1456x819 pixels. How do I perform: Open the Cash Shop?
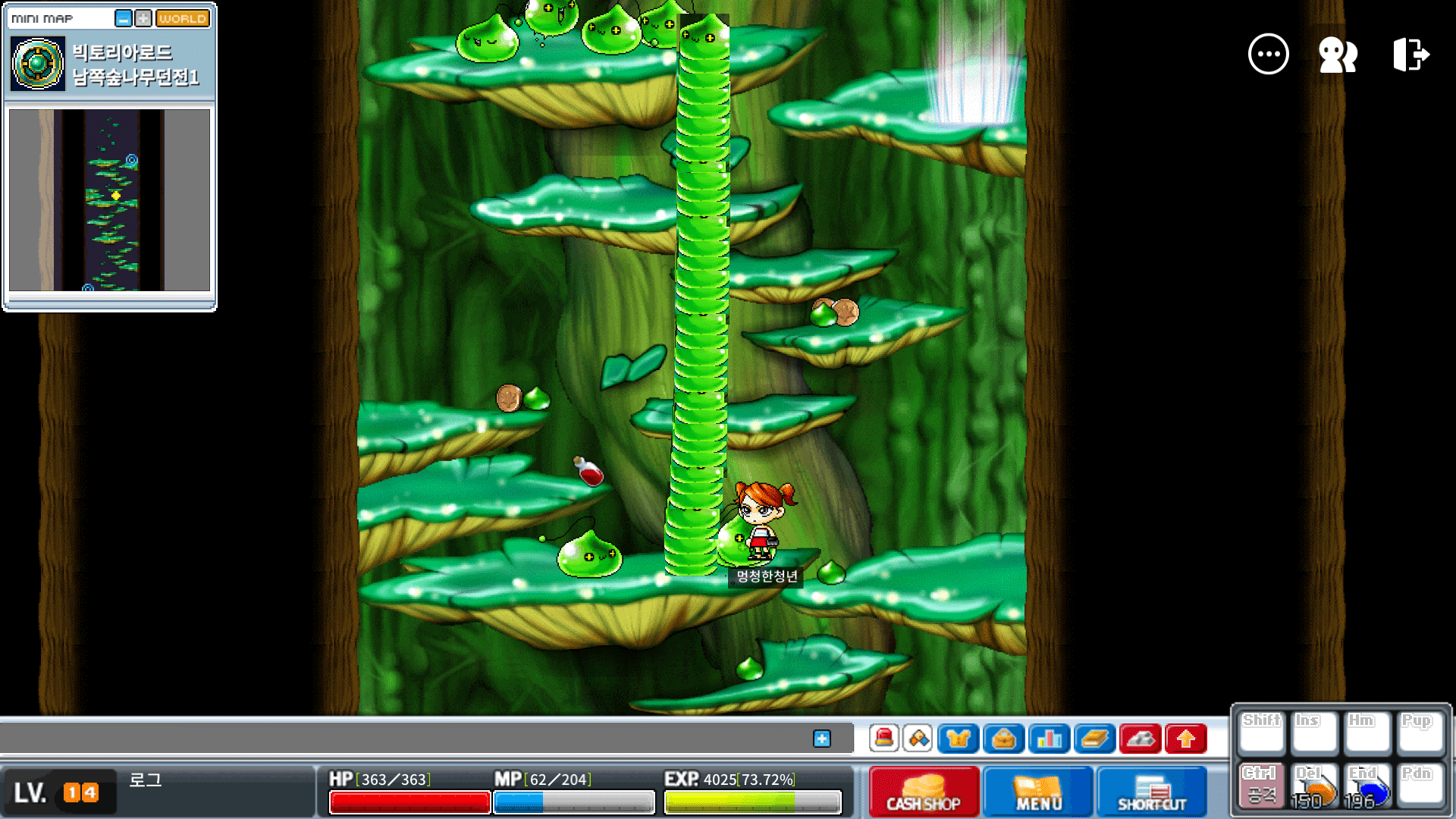[924, 792]
